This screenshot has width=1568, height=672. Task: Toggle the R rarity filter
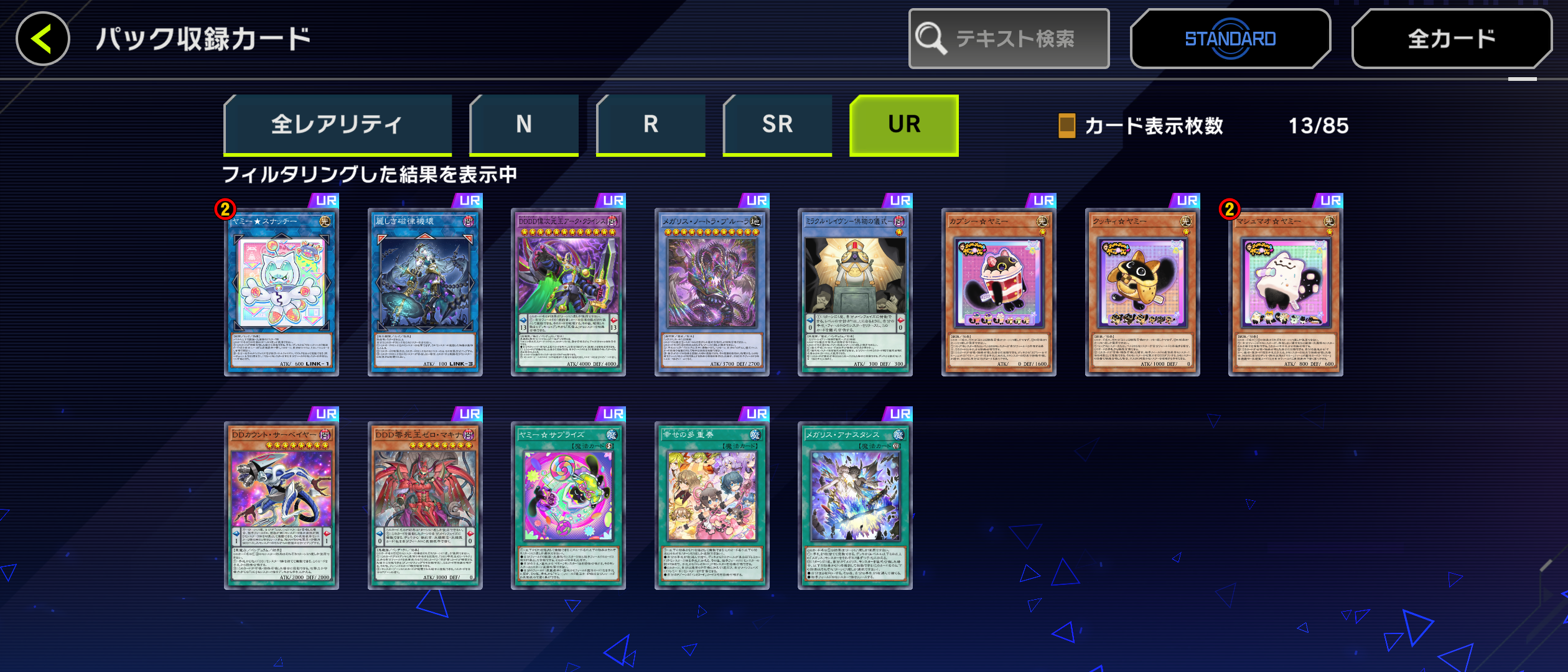[x=650, y=124]
